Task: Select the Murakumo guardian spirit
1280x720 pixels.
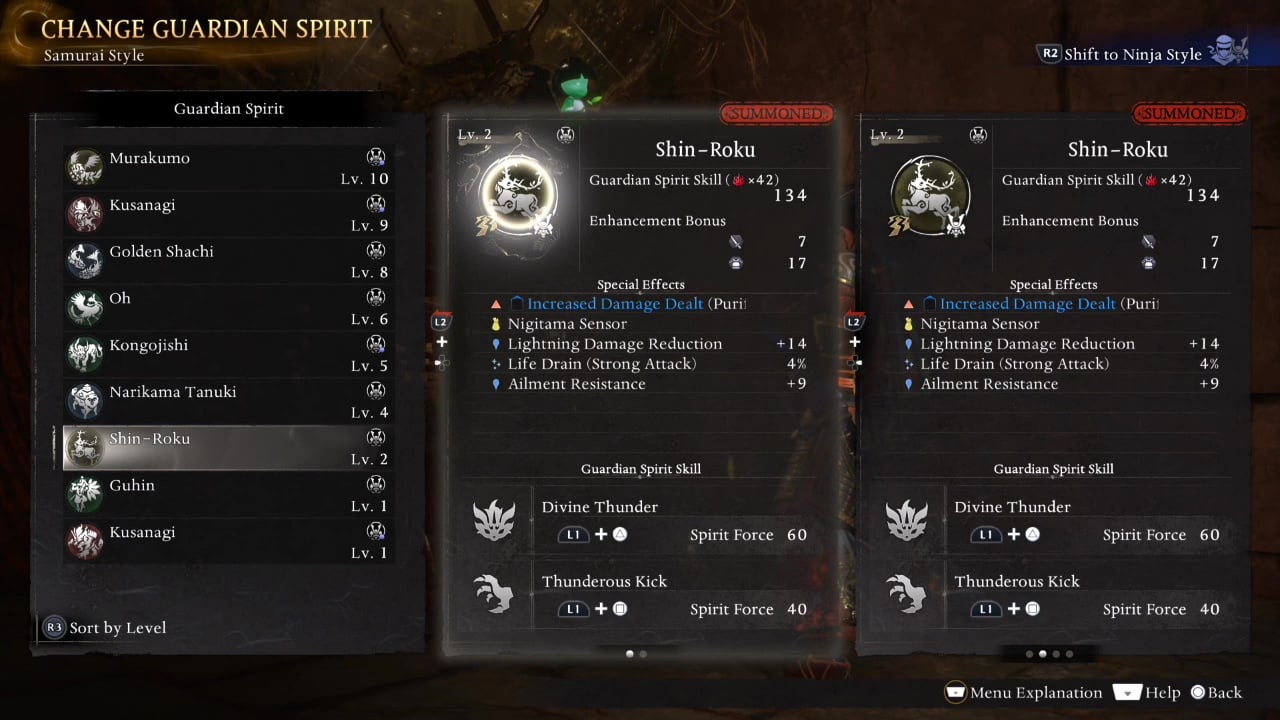Action: point(228,167)
